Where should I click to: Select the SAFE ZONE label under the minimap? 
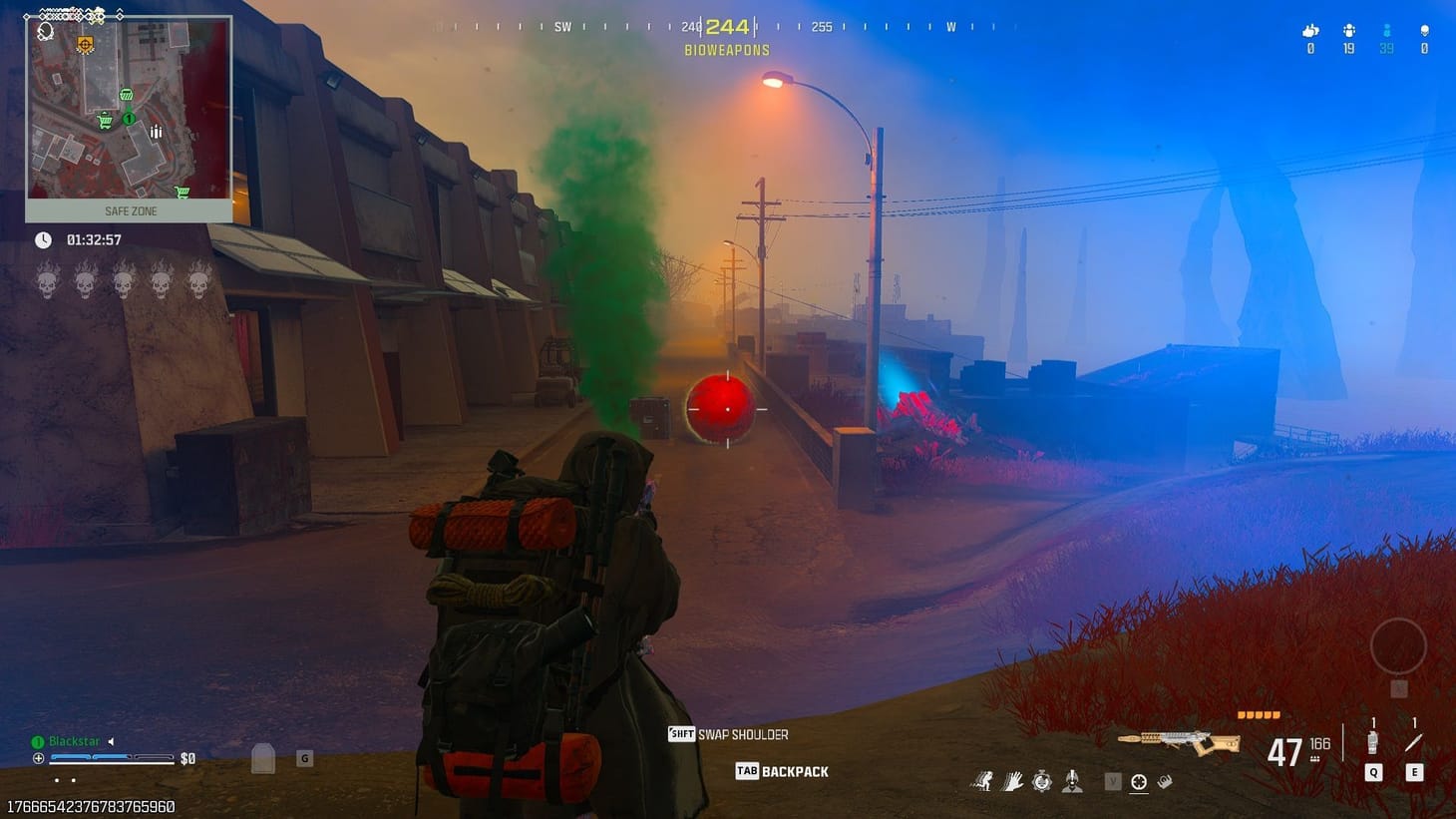click(x=131, y=210)
